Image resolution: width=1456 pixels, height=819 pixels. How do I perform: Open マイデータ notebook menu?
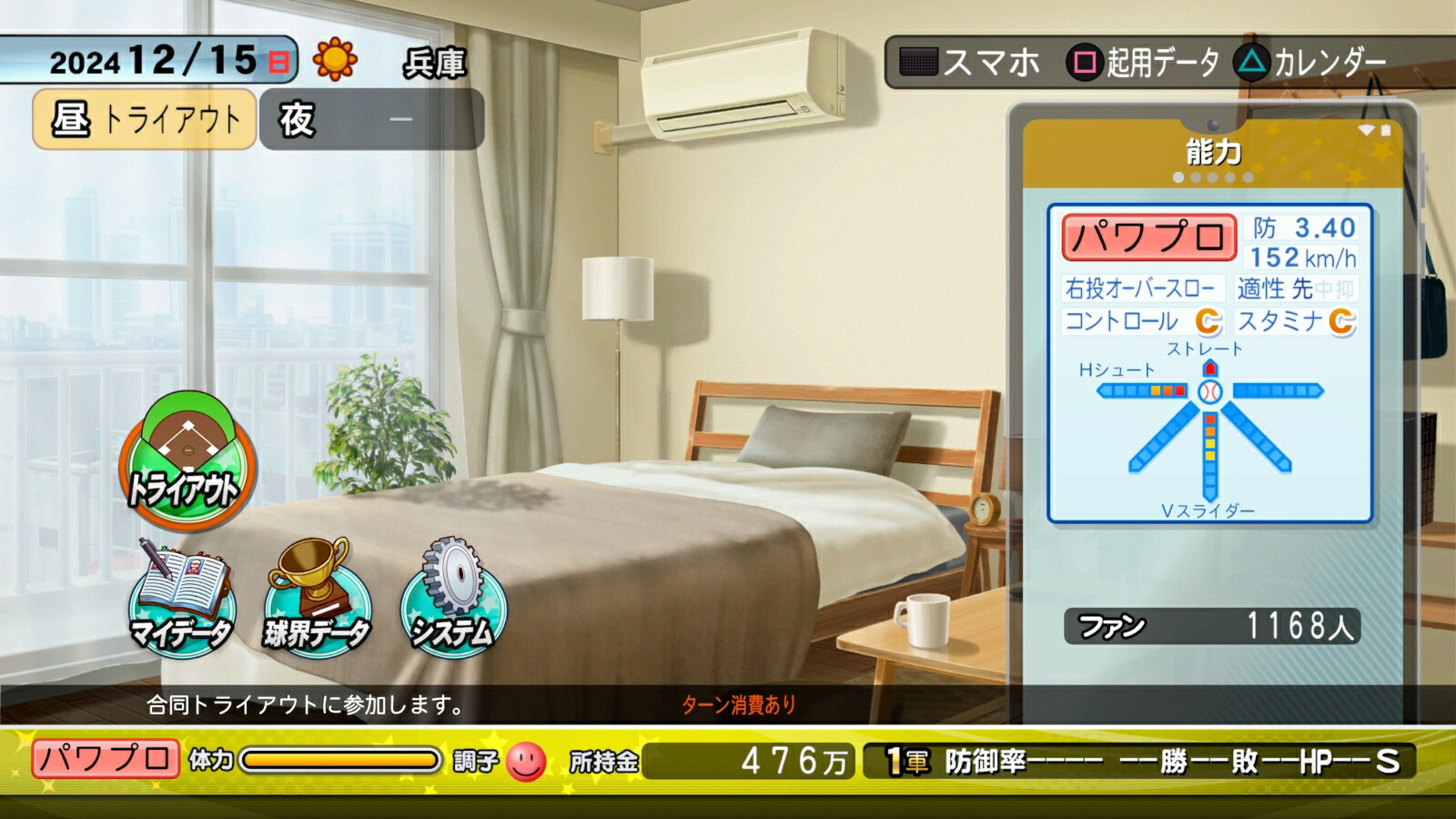point(181,597)
